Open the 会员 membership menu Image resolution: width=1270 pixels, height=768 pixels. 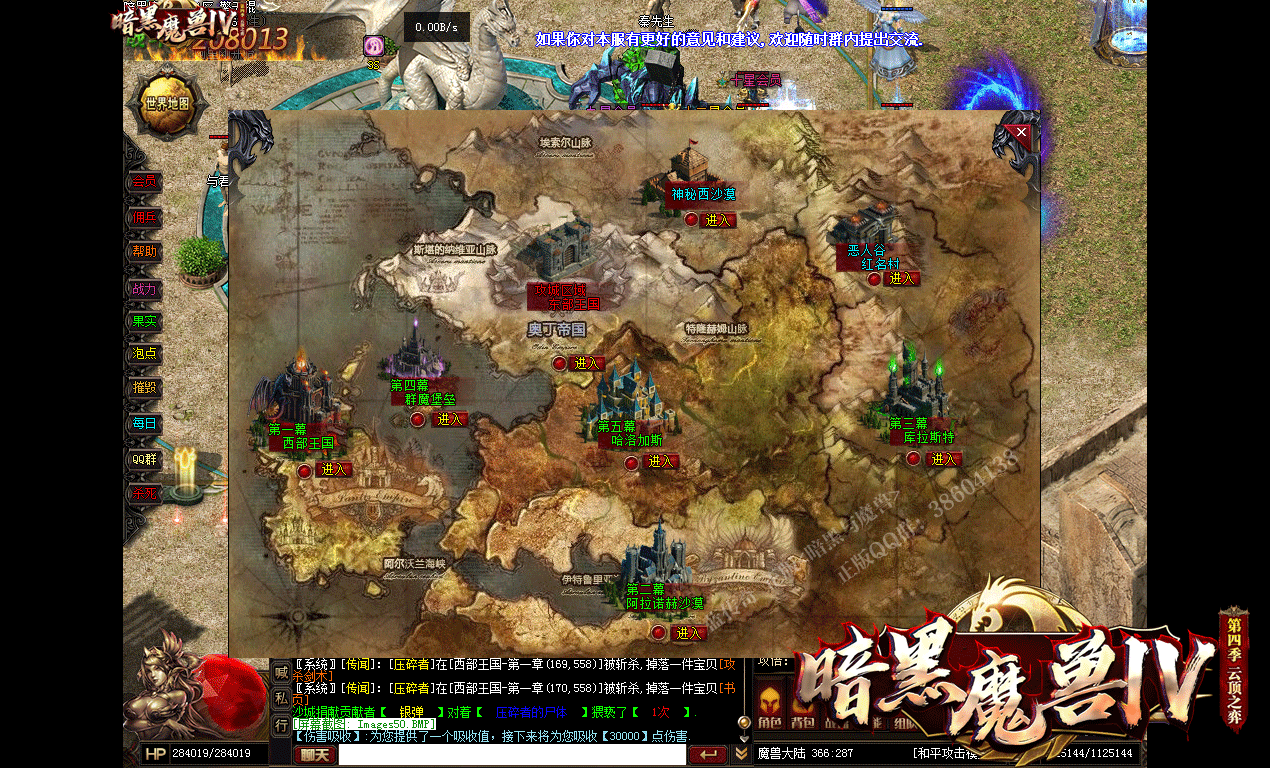pos(144,183)
